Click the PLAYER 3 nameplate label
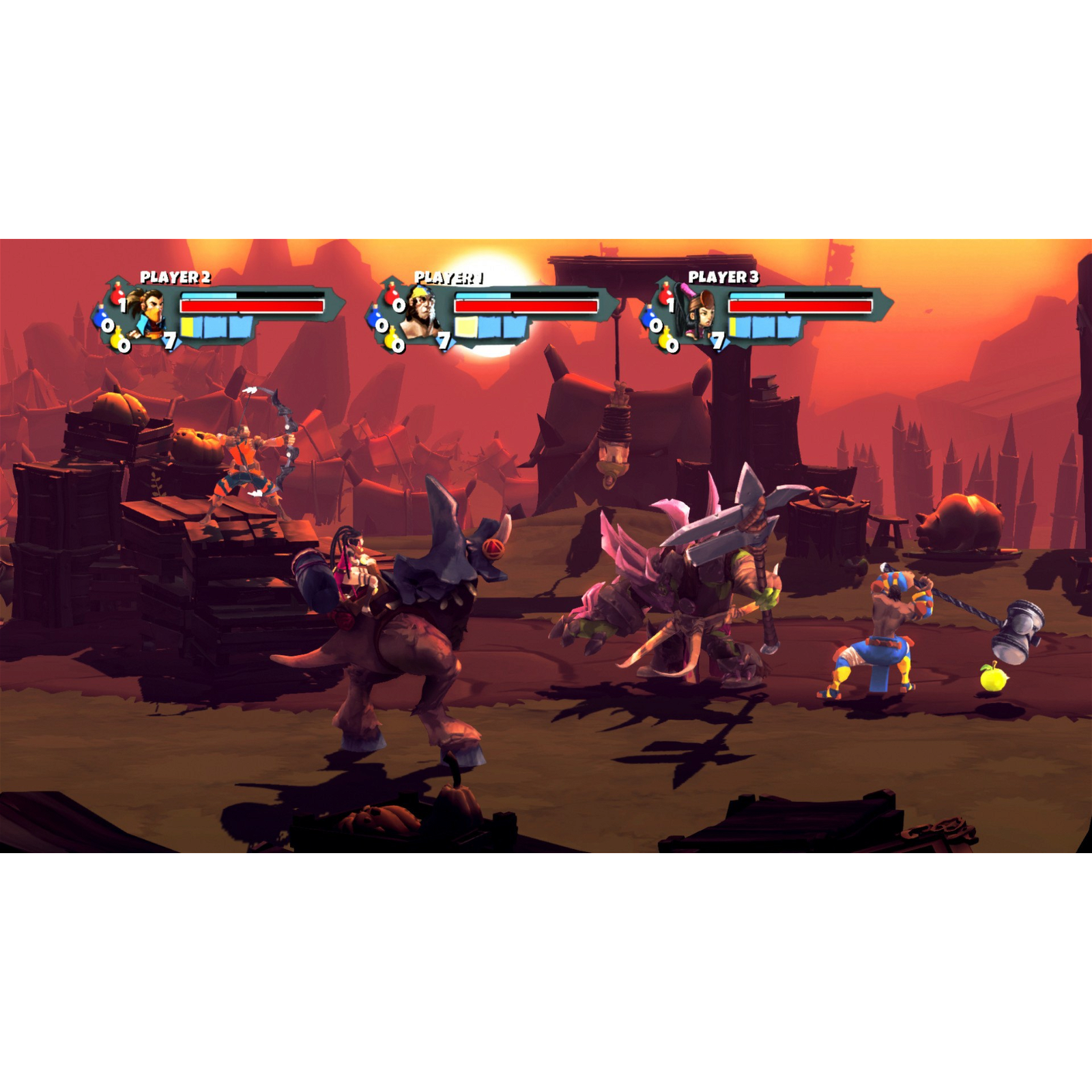The image size is (1092, 1092). (x=723, y=277)
